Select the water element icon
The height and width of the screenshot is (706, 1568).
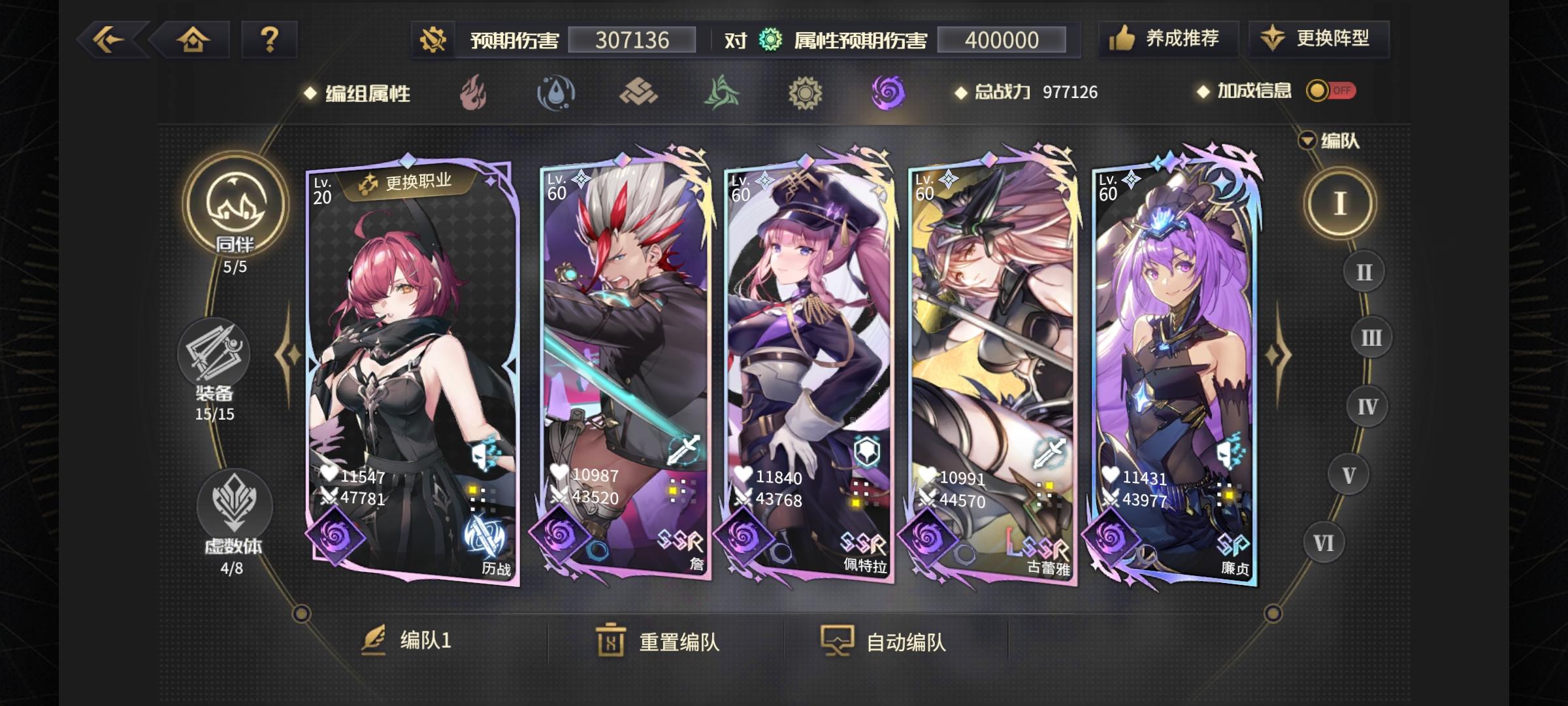coord(556,93)
